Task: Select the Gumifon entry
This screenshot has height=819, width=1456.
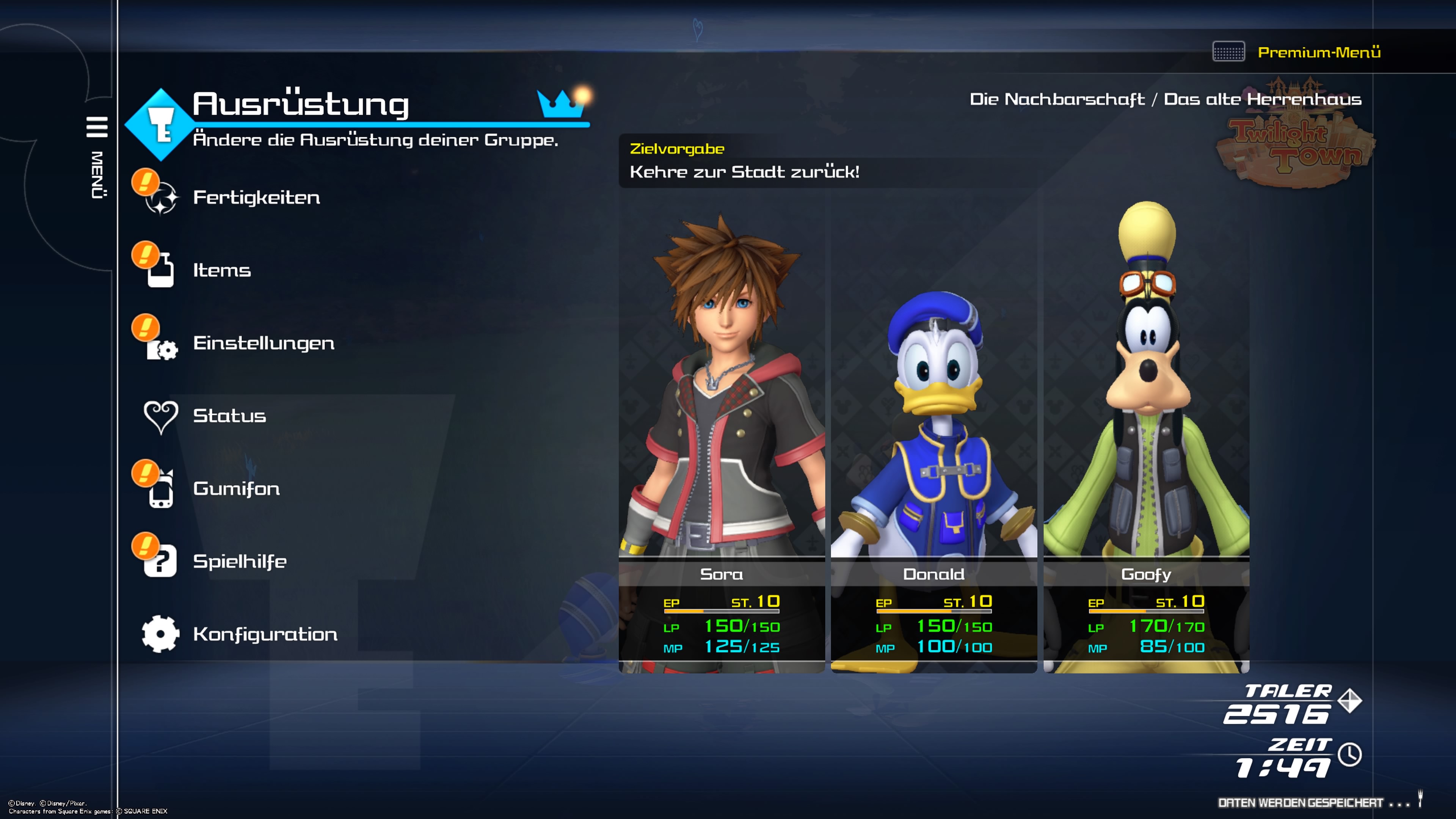Action: pos(236,488)
